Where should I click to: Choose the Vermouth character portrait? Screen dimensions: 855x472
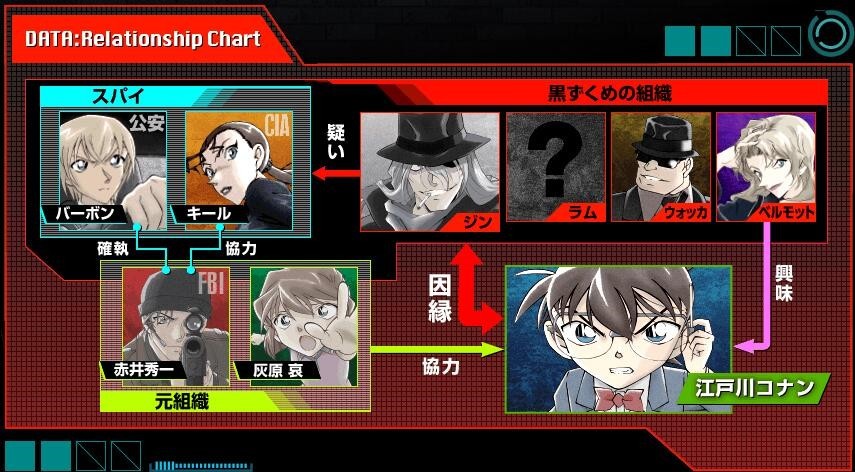(768, 165)
